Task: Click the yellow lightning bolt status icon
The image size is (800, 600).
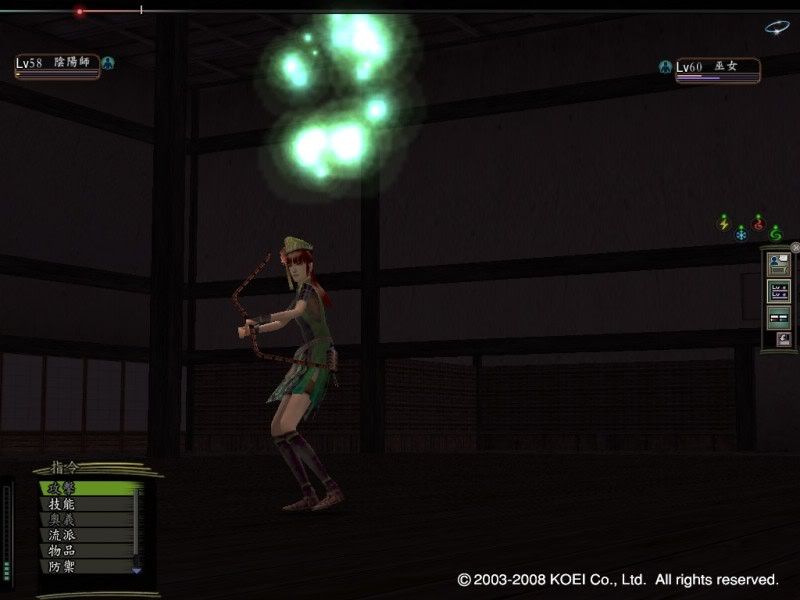Action: tap(724, 223)
